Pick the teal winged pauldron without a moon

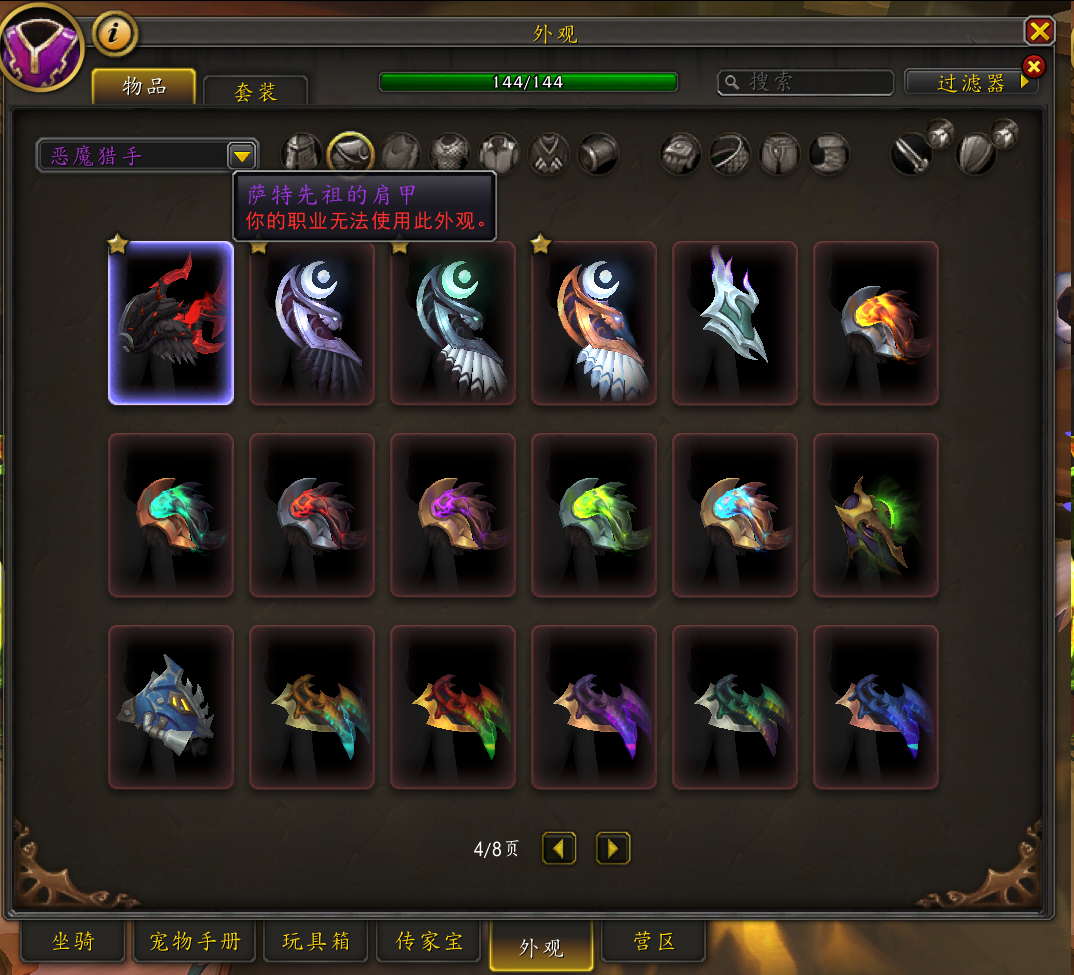click(735, 323)
